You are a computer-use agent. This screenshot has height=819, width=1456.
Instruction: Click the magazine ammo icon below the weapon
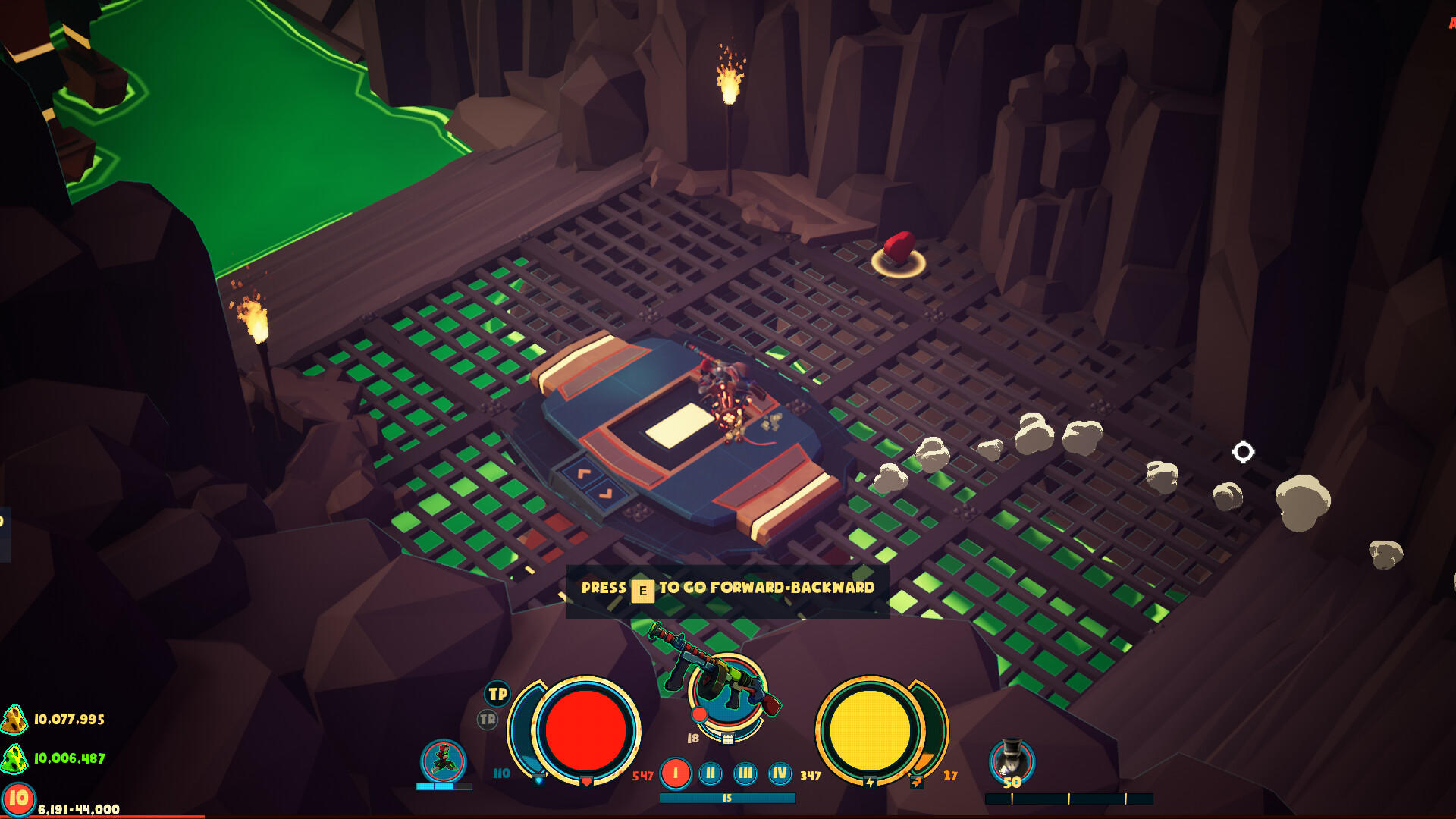coord(728,739)
